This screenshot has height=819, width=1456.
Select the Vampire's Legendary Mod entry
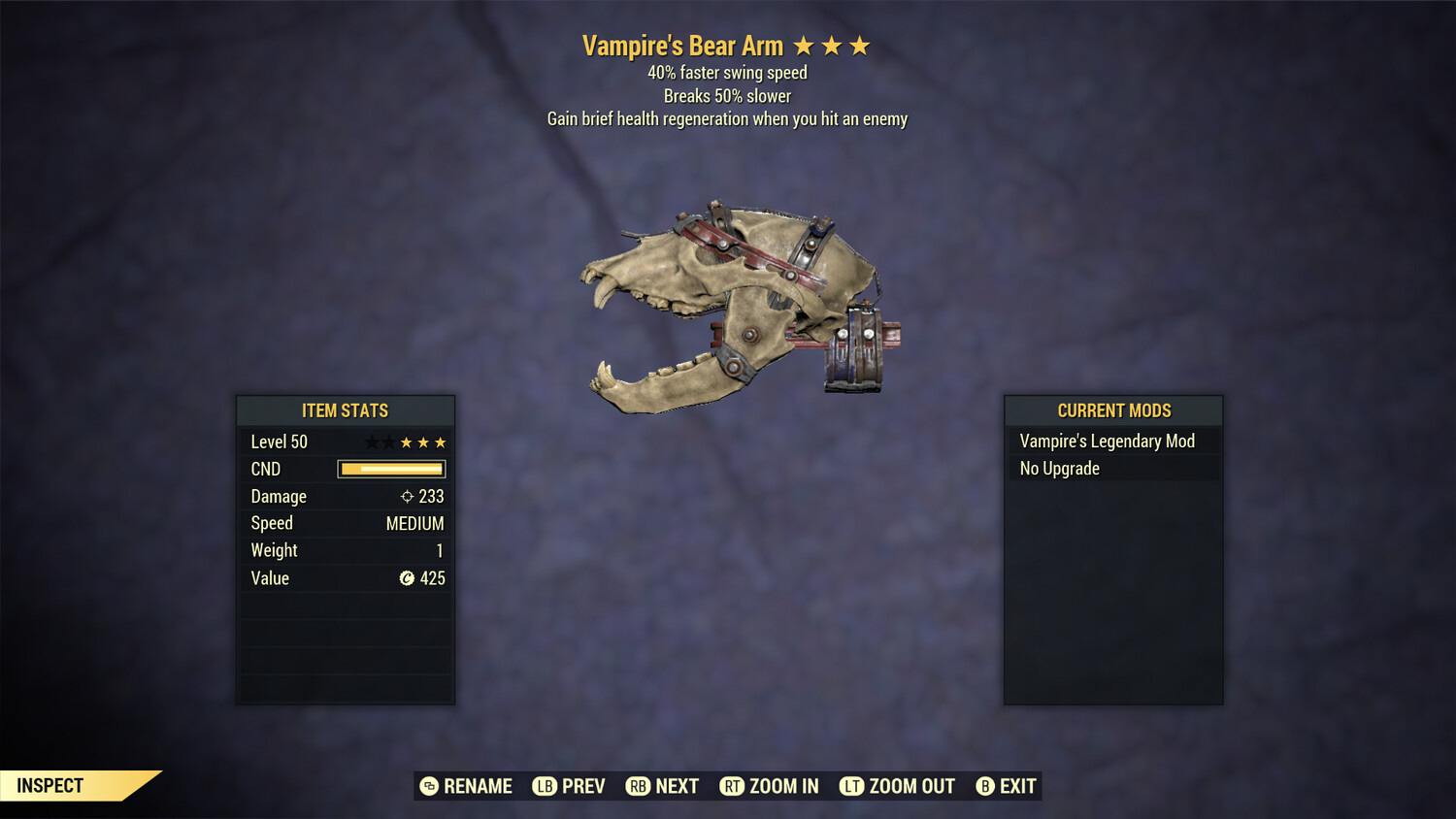tap(1108, 442)
